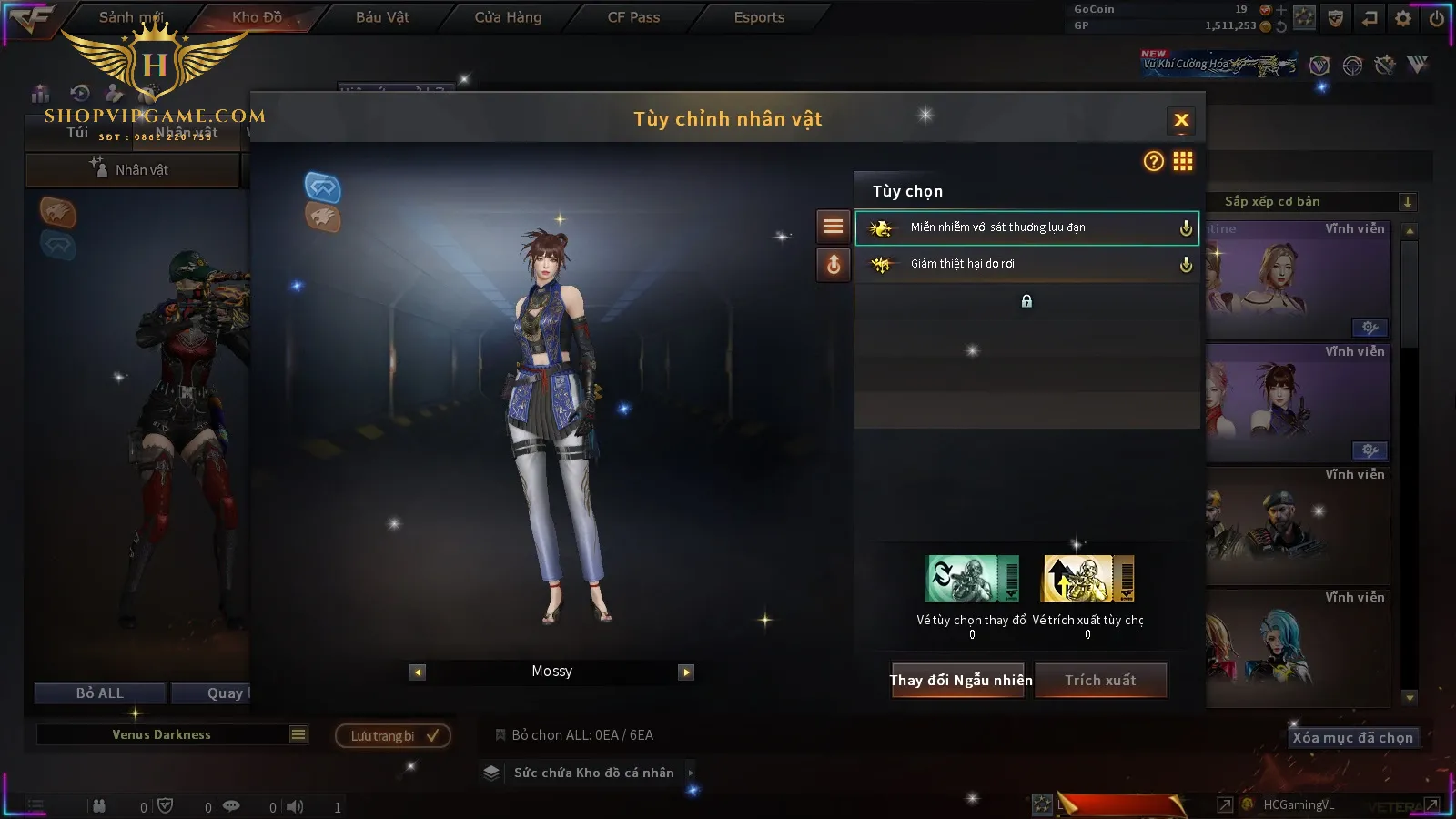This screenshot has width=1456, height=819.
Task: Go to the Cửa Hàng shop tab
Action: click(508, 17)
